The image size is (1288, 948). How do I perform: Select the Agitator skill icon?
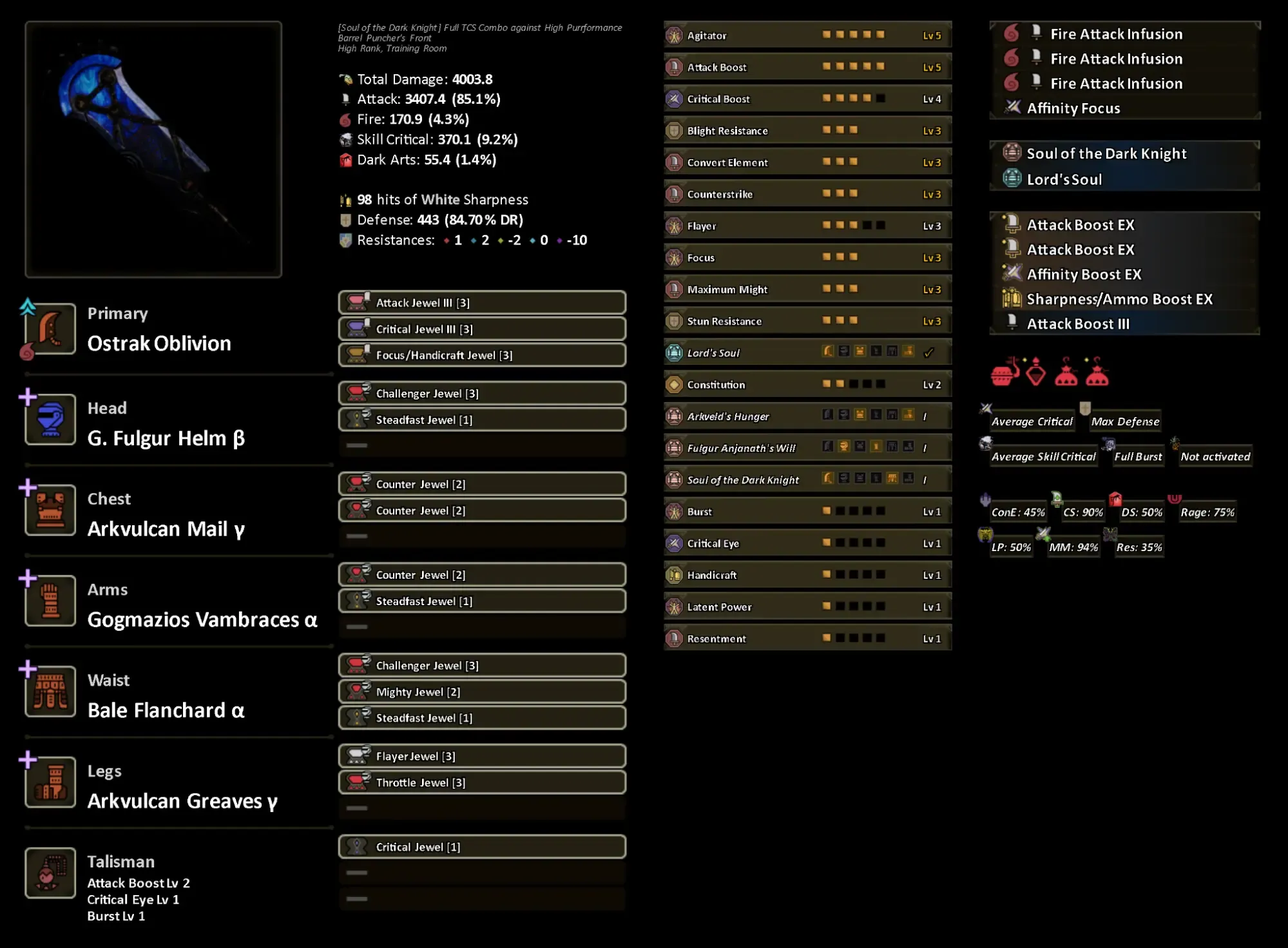tap(675, 35)
